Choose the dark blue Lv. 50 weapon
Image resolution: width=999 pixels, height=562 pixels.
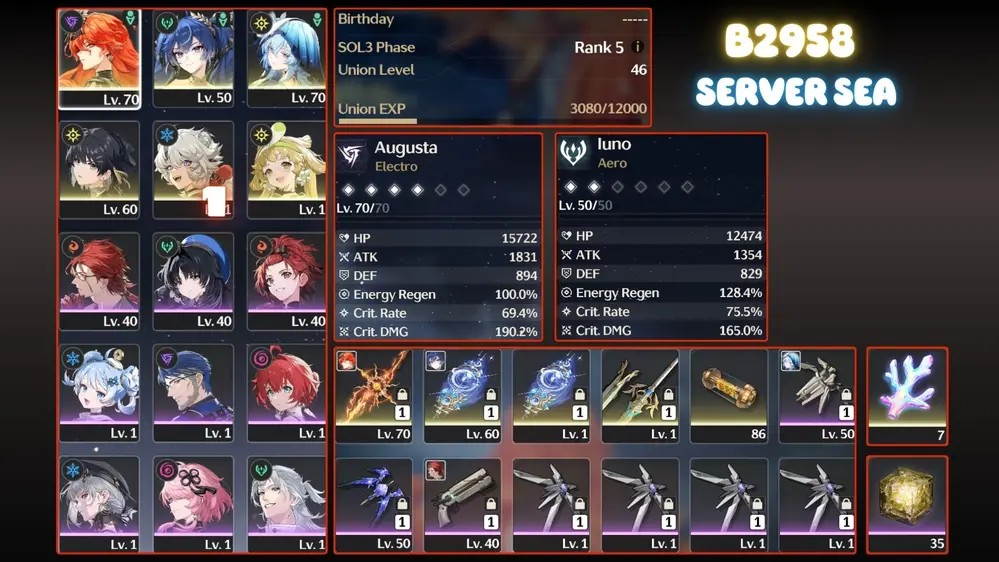pos(374,505)
